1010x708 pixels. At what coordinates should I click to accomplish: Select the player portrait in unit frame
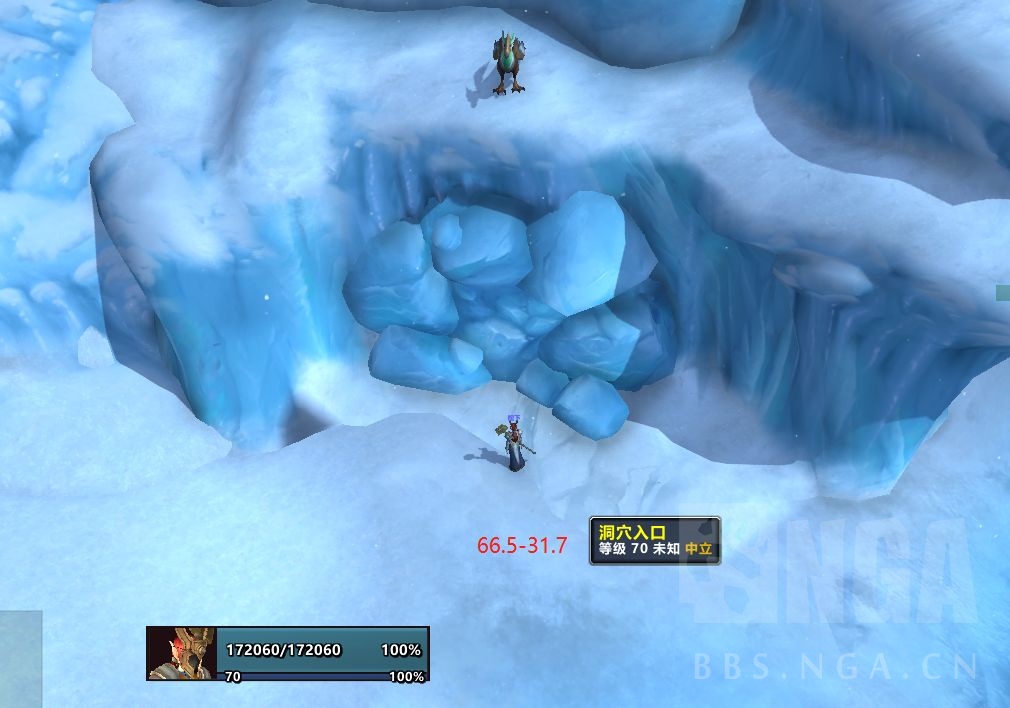tap(181, 653)
